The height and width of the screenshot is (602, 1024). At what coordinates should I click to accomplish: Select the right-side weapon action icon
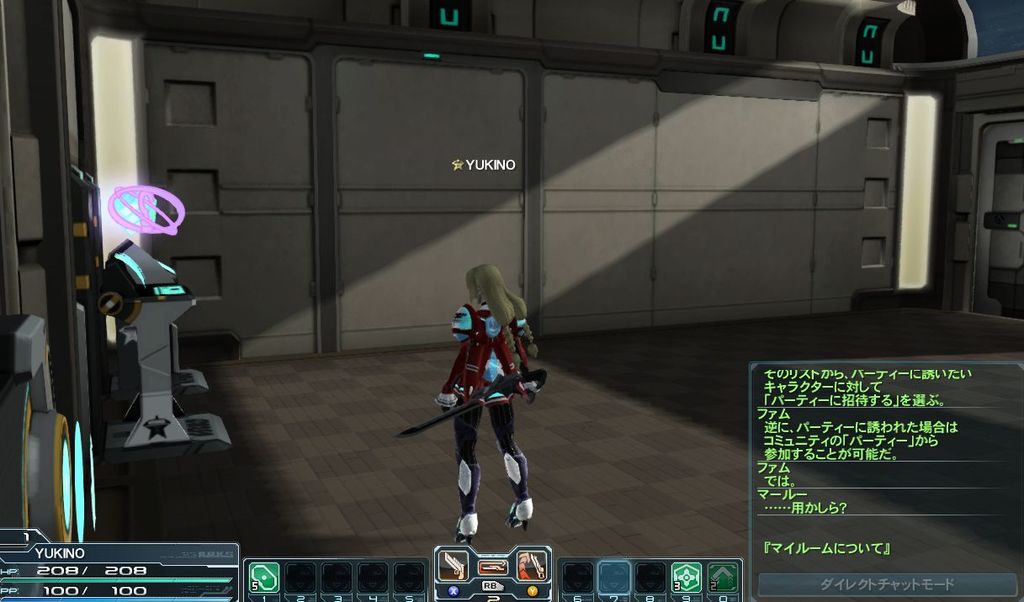tap(531, 566)
